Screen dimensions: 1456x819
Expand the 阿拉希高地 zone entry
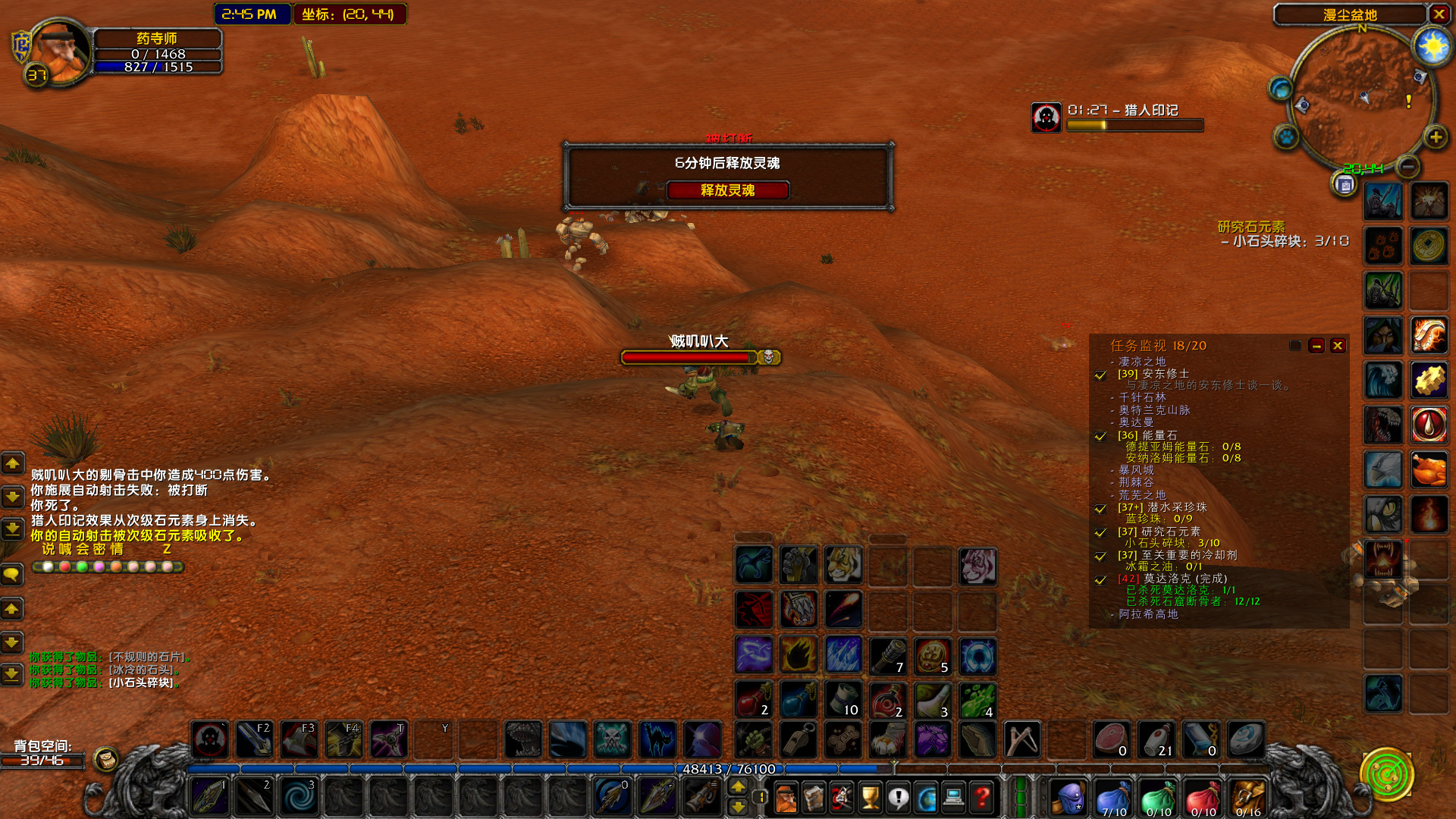(x=1147, y=615)
